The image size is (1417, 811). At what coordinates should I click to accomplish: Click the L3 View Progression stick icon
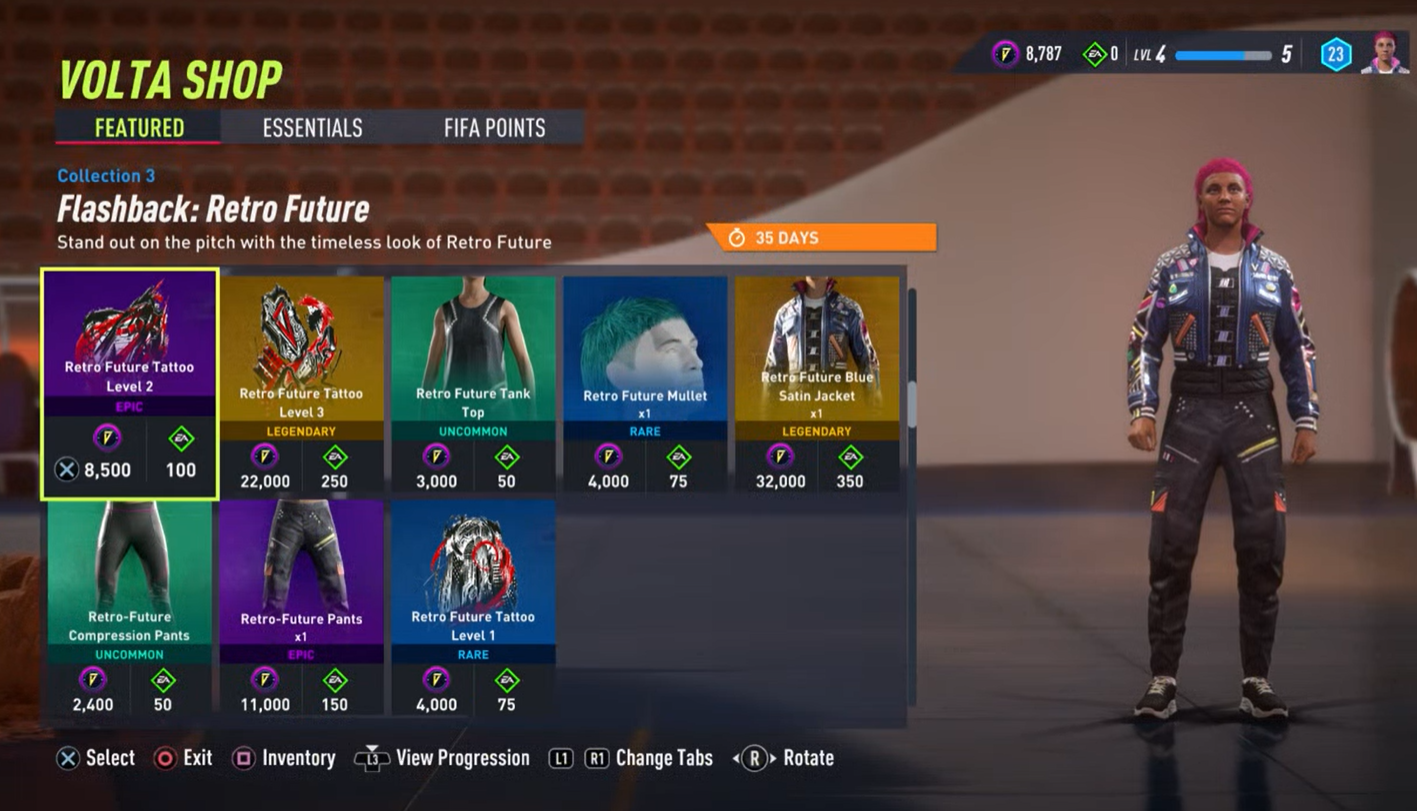[x=372, y=758]
